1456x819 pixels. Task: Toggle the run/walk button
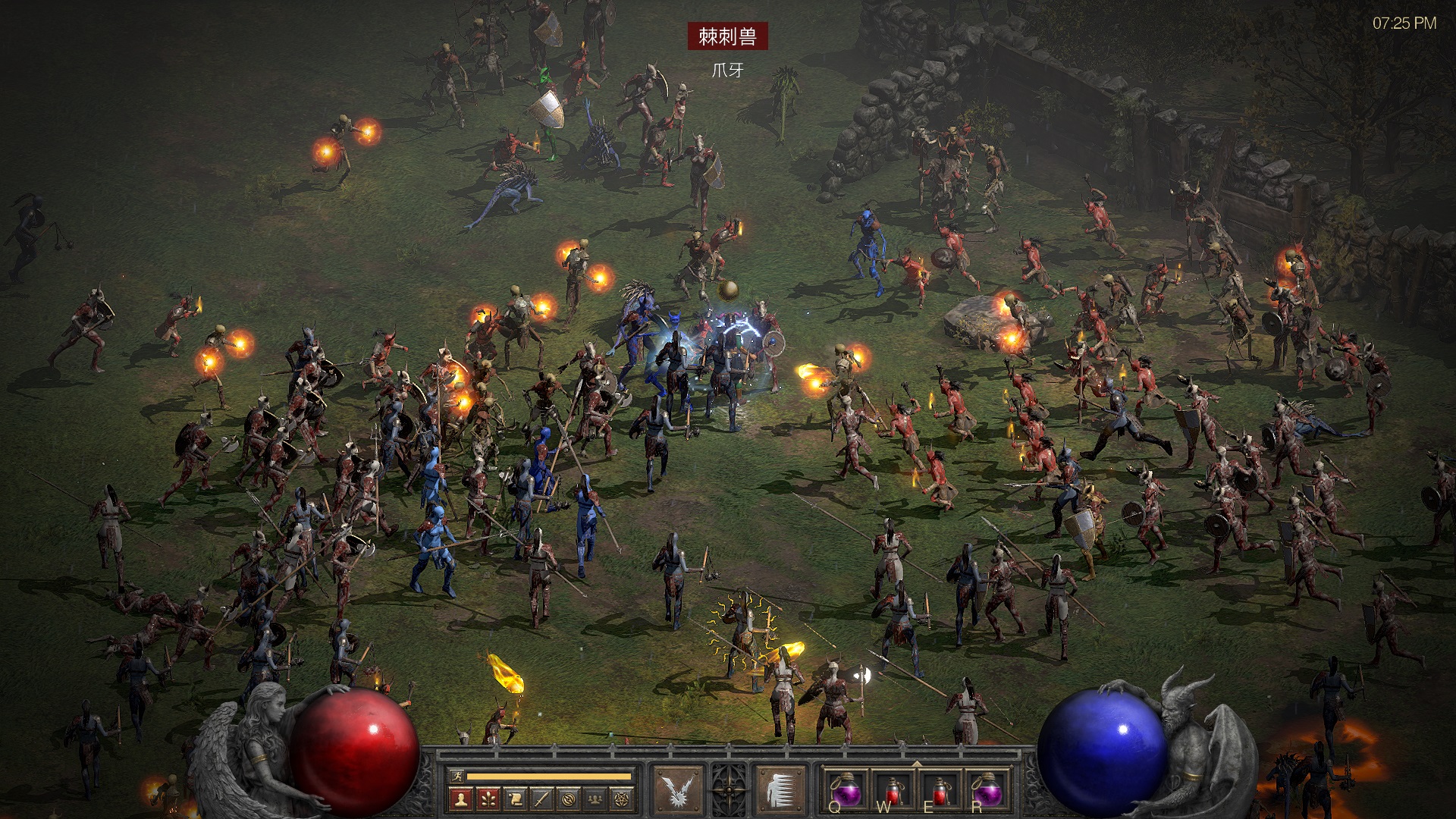pyautogui.click(x=457, y=776)
